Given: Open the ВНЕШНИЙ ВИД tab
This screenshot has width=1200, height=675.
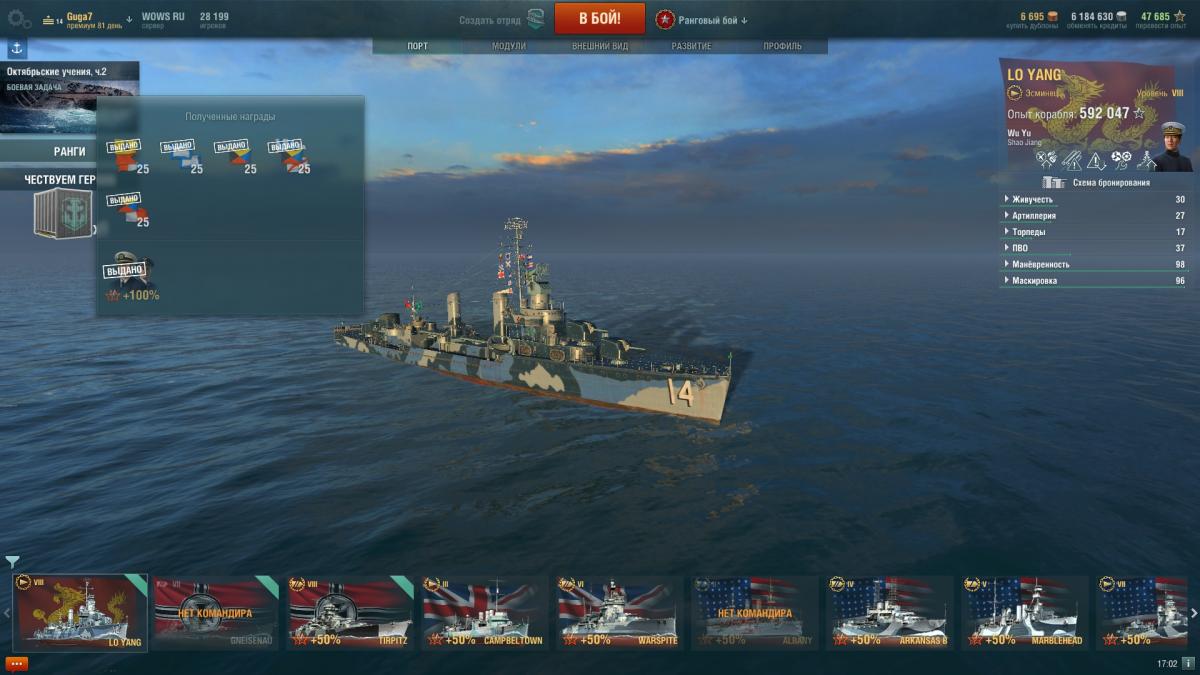Looking at the screenshot, I should [600, 46].
